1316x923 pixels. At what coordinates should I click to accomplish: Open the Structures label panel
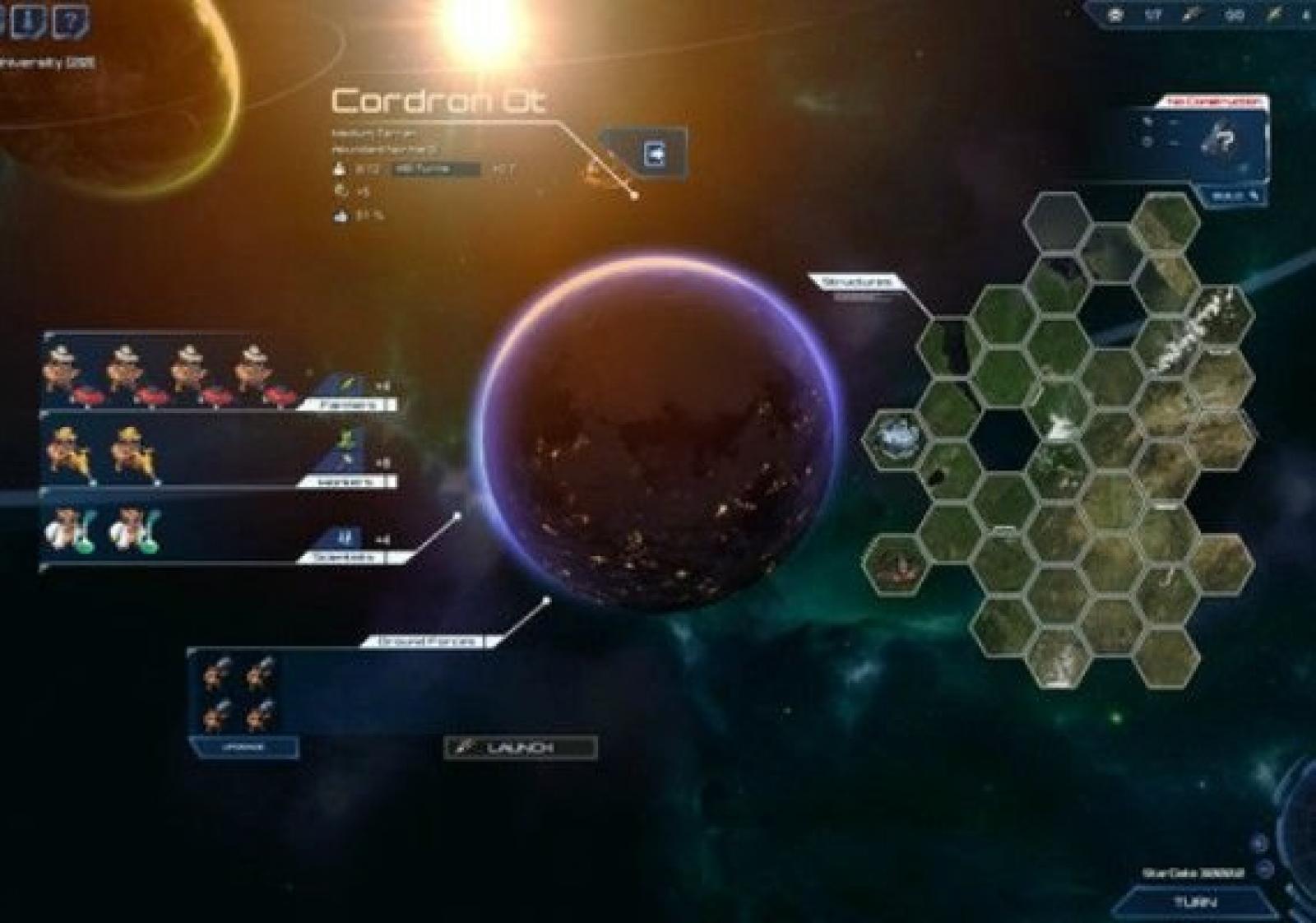coord(857,283)
